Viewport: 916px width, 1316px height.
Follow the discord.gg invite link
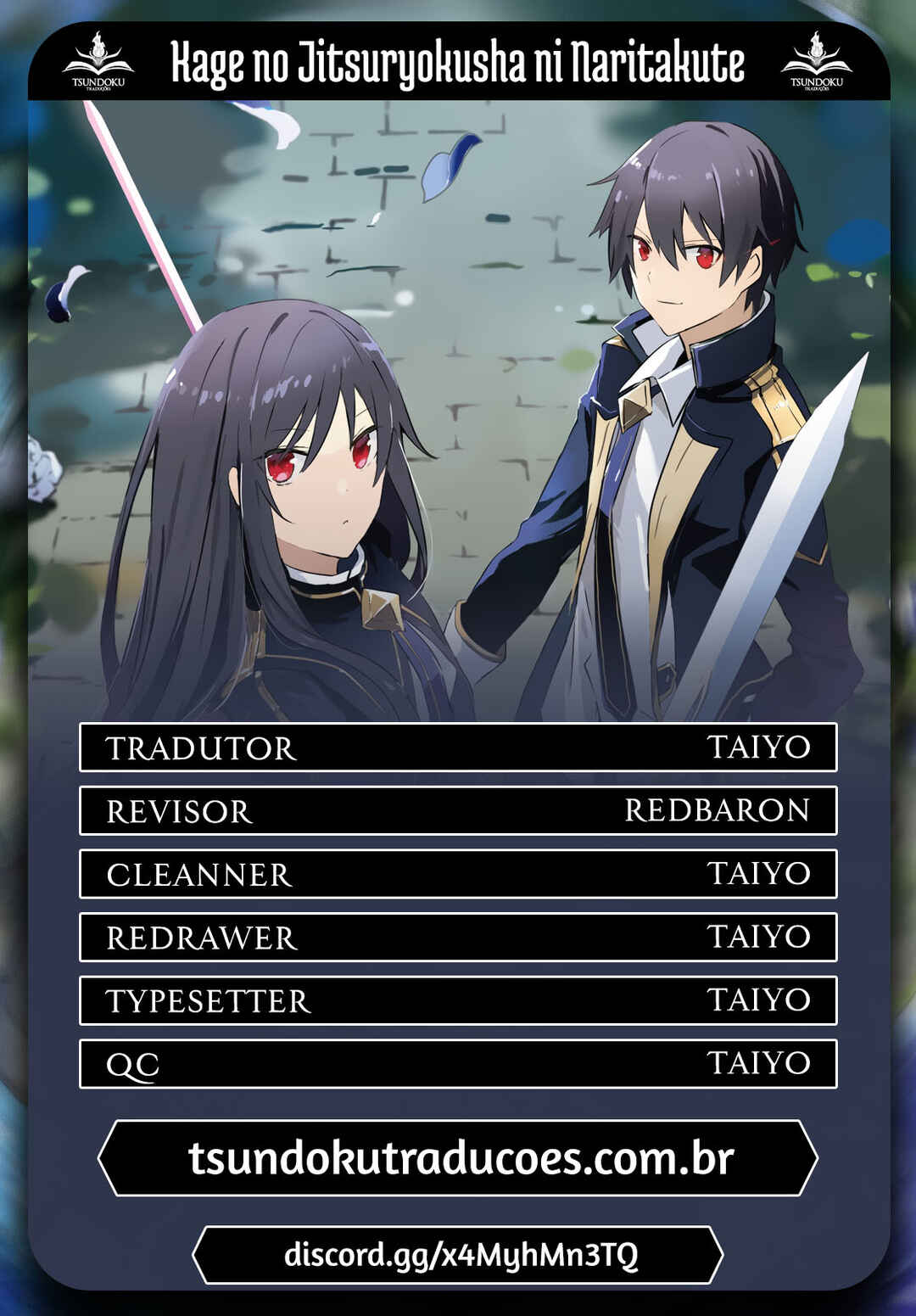[x=459, y=1254]
